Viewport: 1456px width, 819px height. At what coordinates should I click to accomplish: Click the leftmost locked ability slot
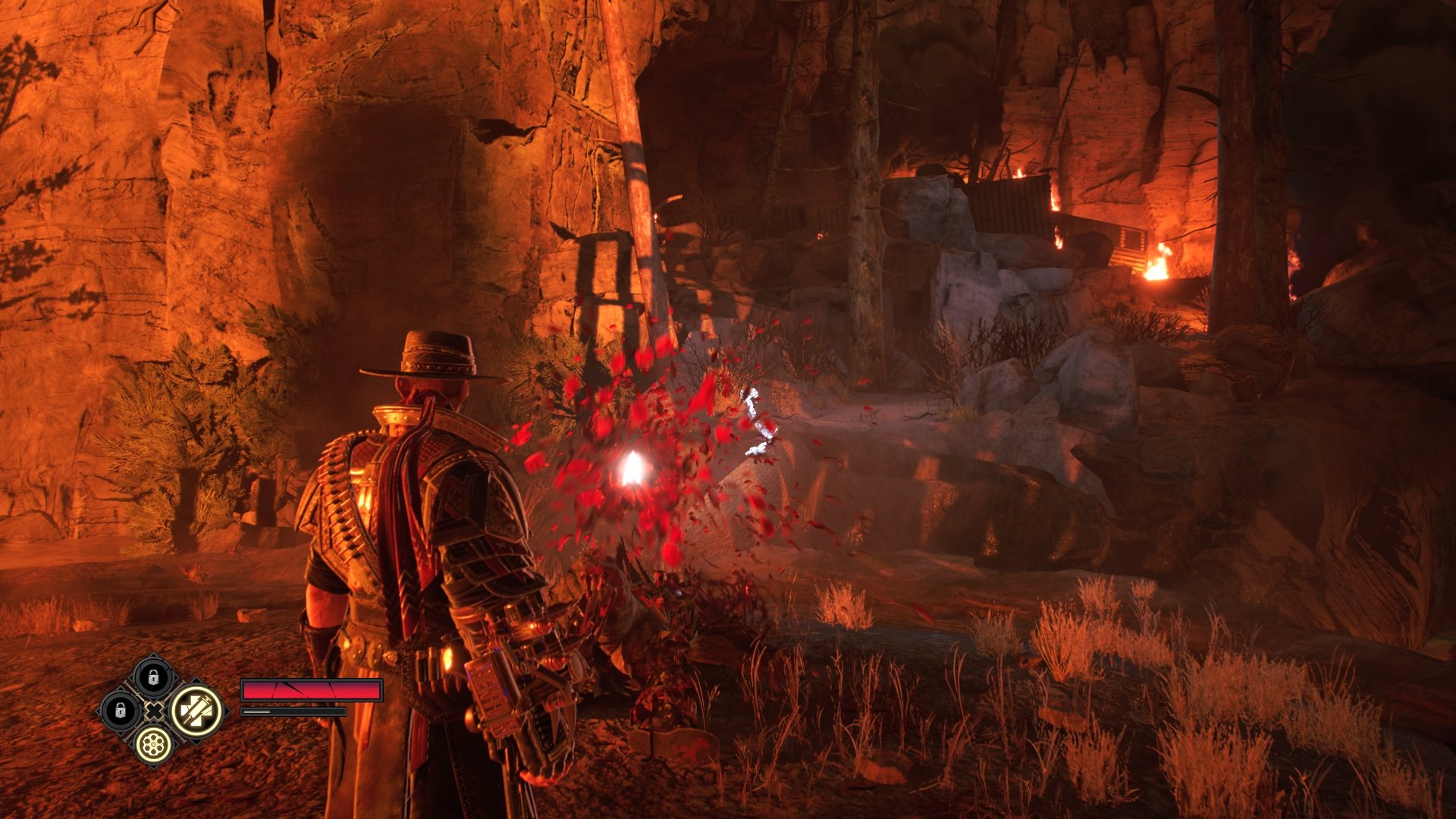120,711
